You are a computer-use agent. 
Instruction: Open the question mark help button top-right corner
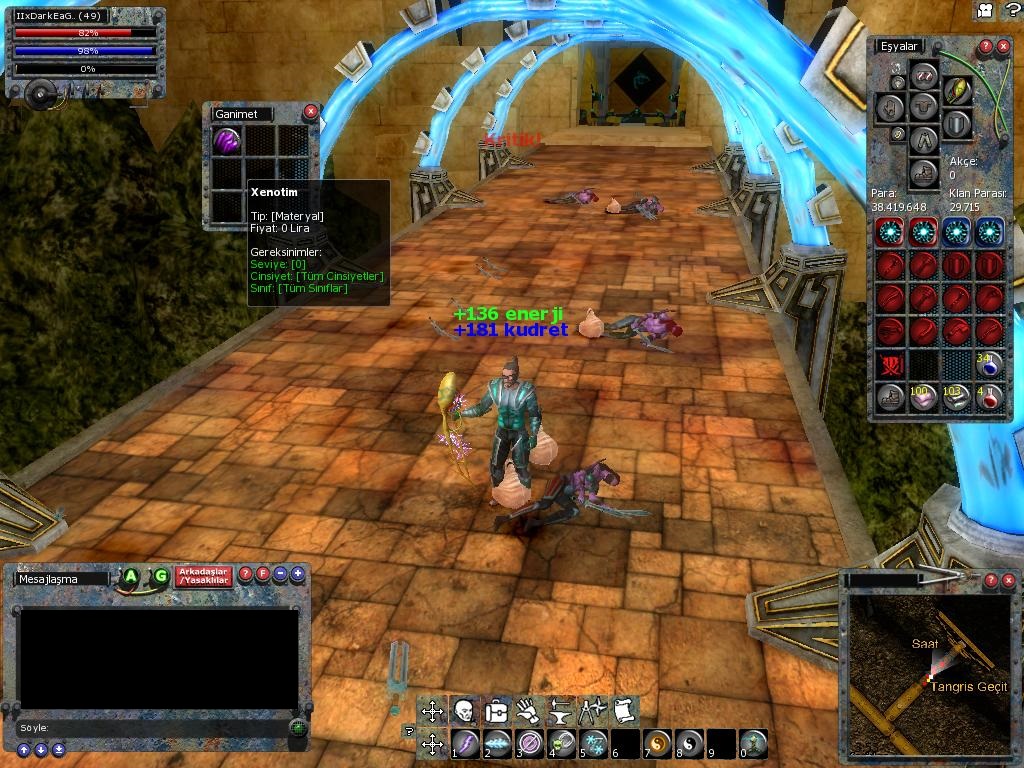(1010, 10)
